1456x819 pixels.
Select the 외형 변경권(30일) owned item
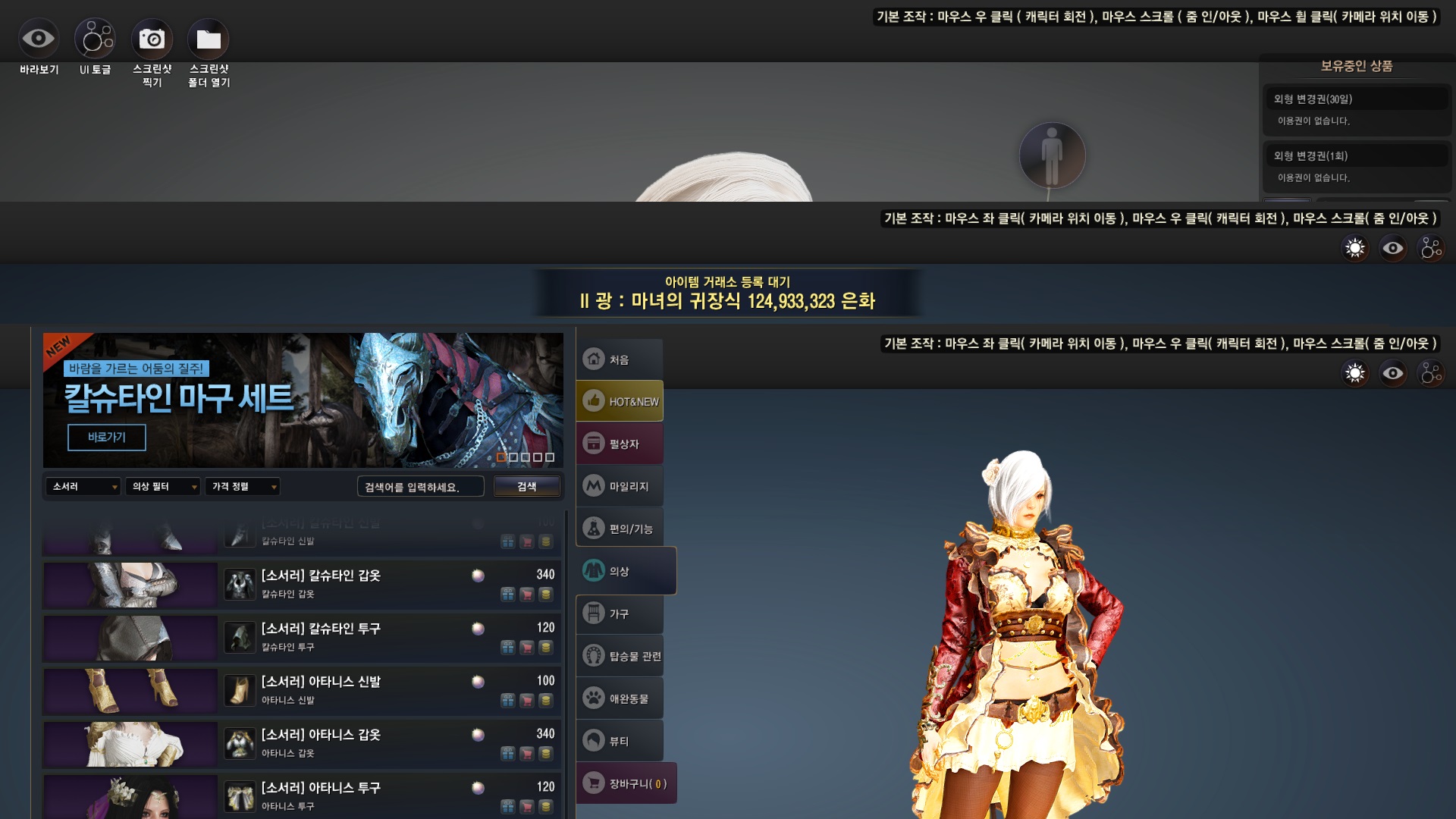coord(1356,99)
